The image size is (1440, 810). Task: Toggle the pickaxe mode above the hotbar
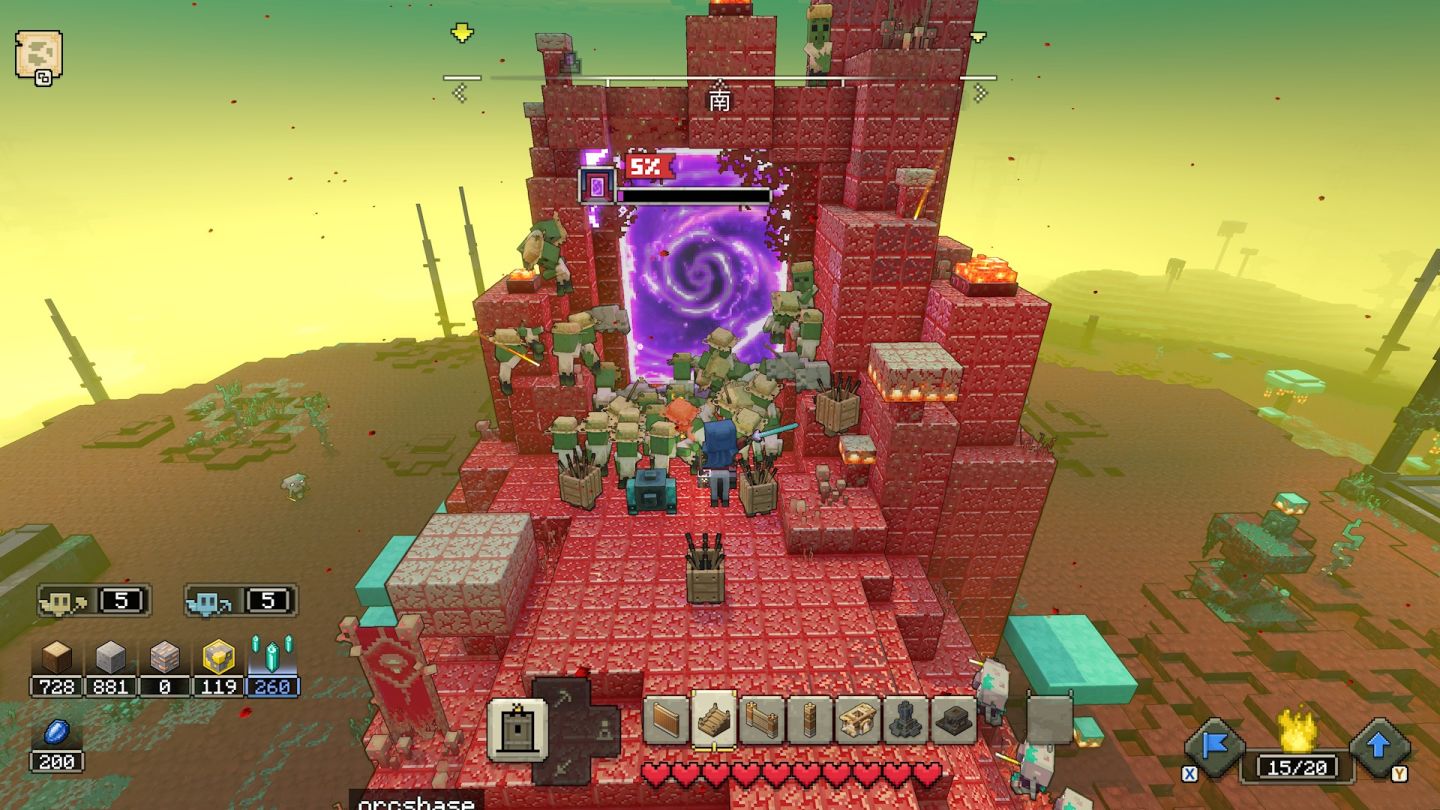(x=562, y=694)
